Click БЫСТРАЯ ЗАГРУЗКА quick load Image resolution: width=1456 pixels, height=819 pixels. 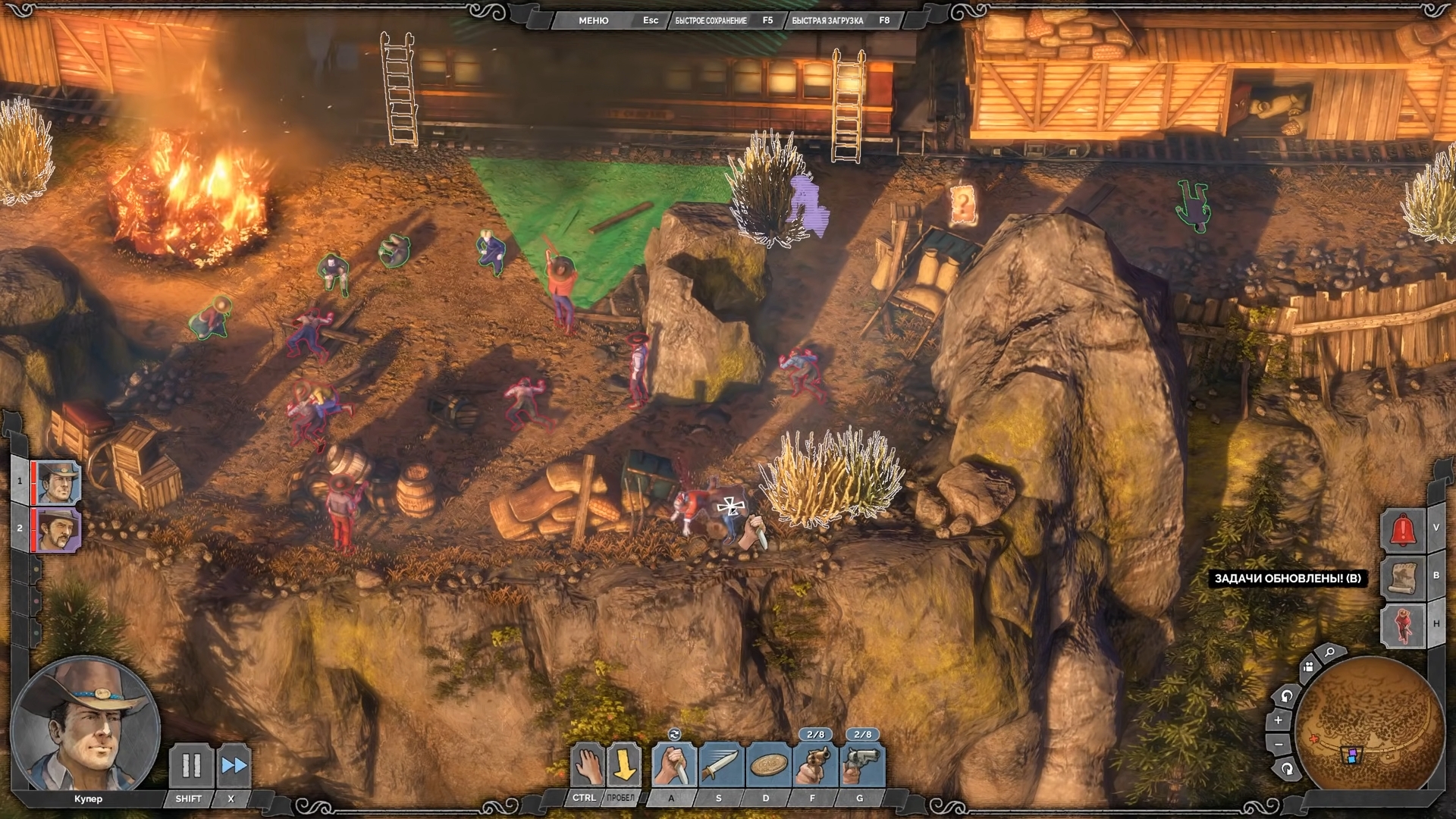[x=827, y=20]
